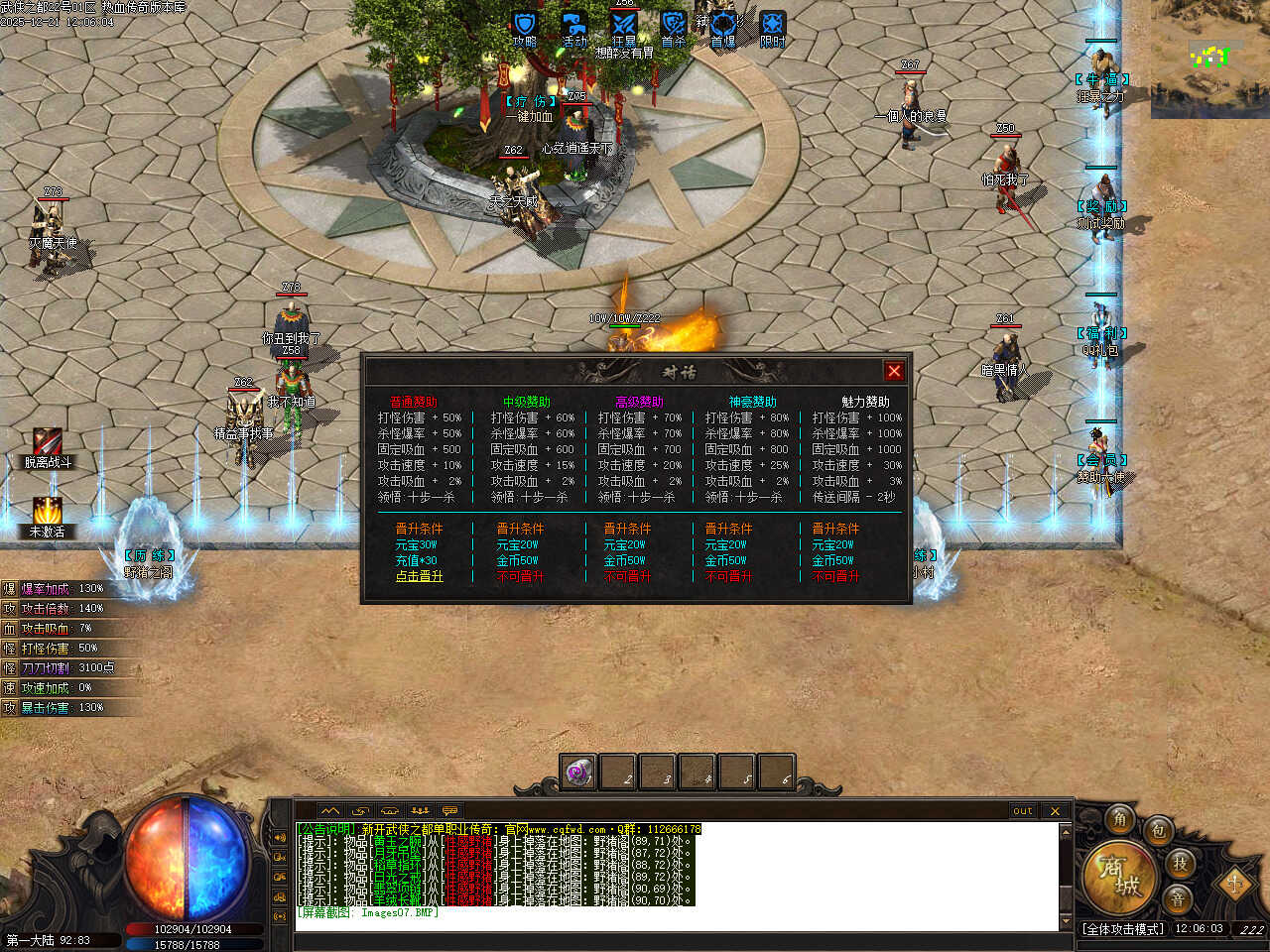Open the 首杀 first-kill icon
The height and width of the screenshot is (952, 1270).
pyautogui.click(x=674, y=27)
